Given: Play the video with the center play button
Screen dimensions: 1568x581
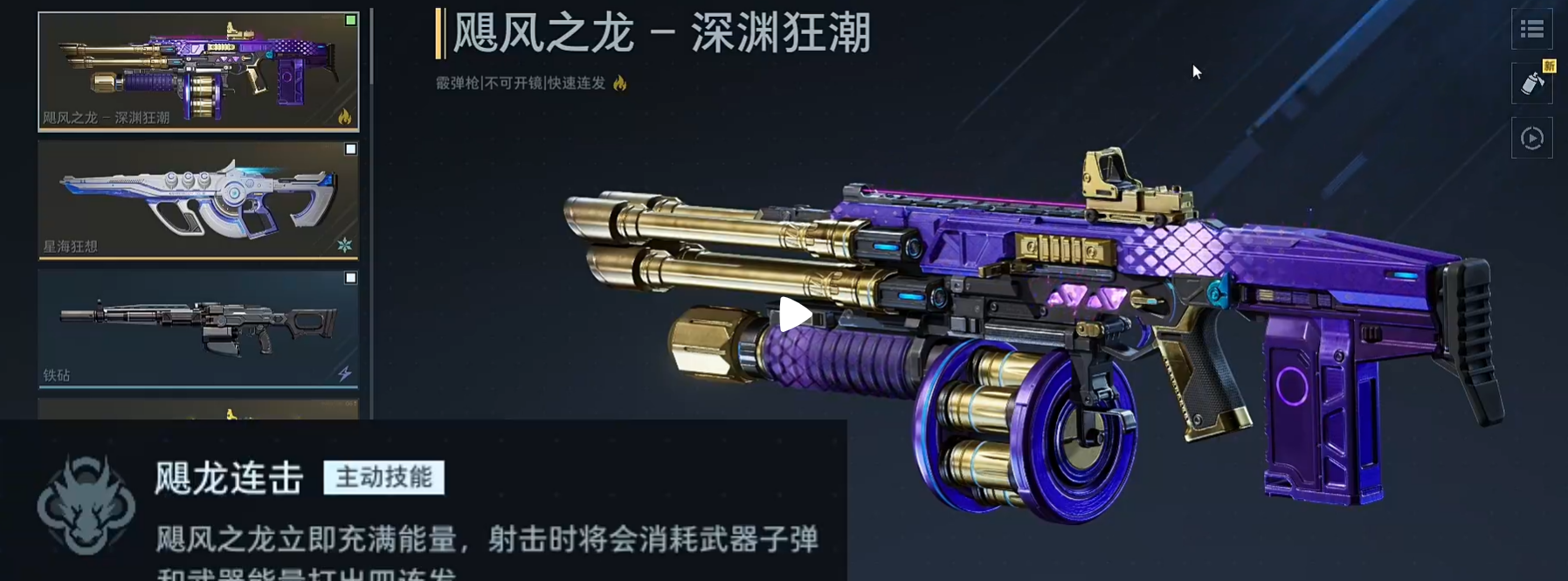Looking at the screenshot, I should tap(794, 315).
